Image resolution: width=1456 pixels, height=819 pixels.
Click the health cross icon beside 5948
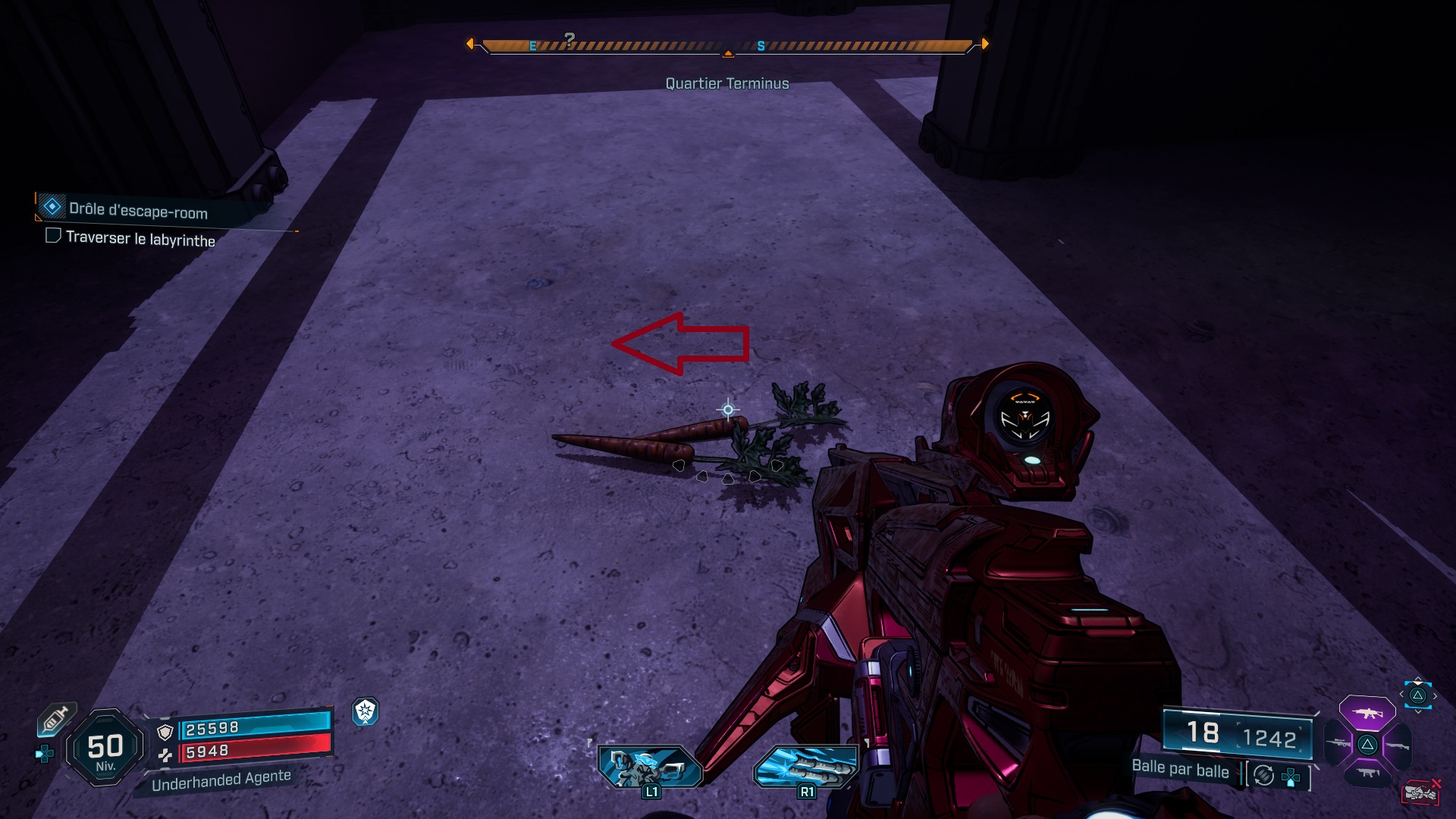[165, 755]
